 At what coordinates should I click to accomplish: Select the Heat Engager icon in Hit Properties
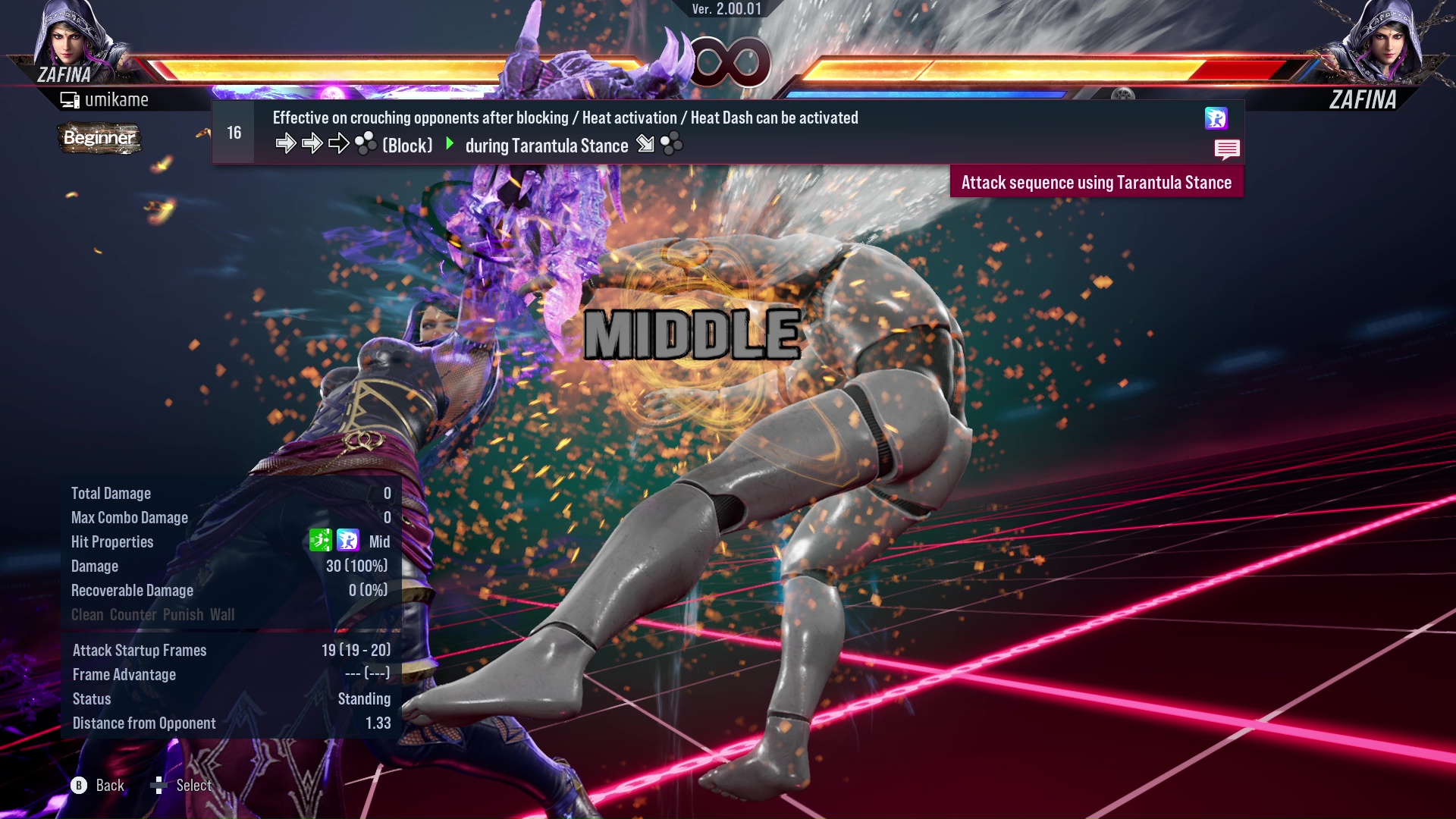[x=348, y=541]
